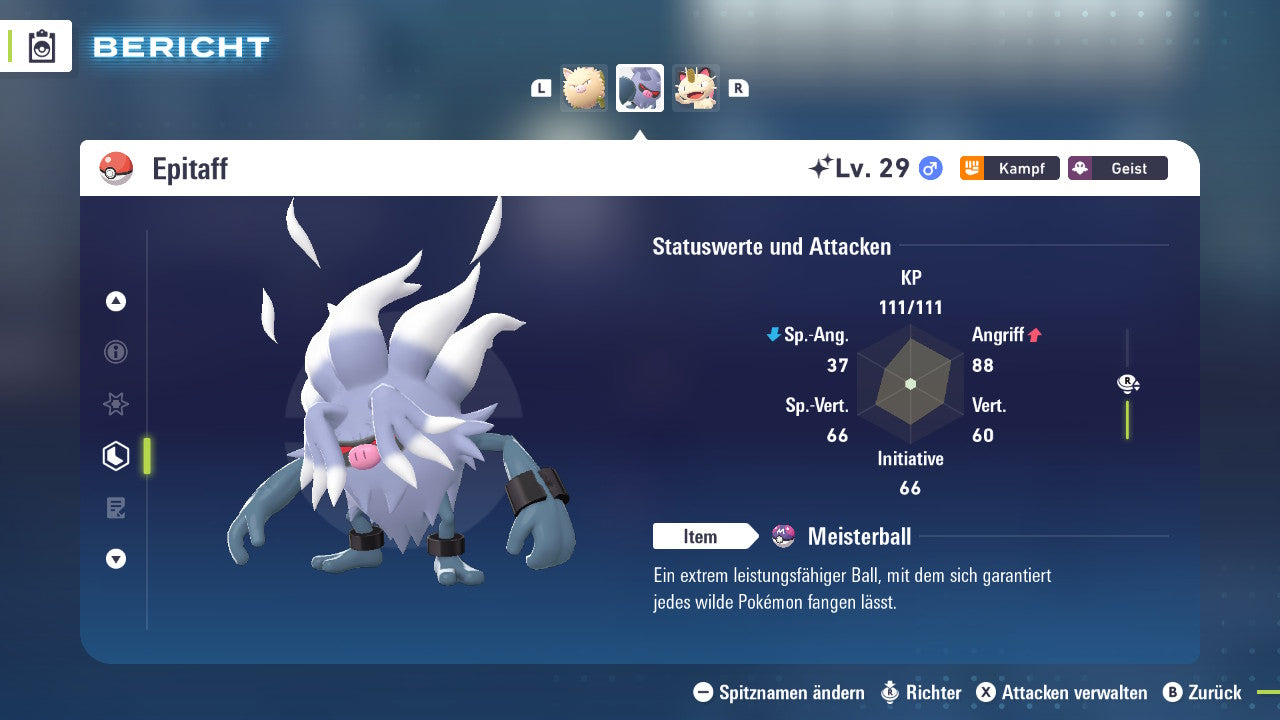Select the stats and moves hexagon tab
This screenshot has width=1280, height=720.
[x=116, y=456]
